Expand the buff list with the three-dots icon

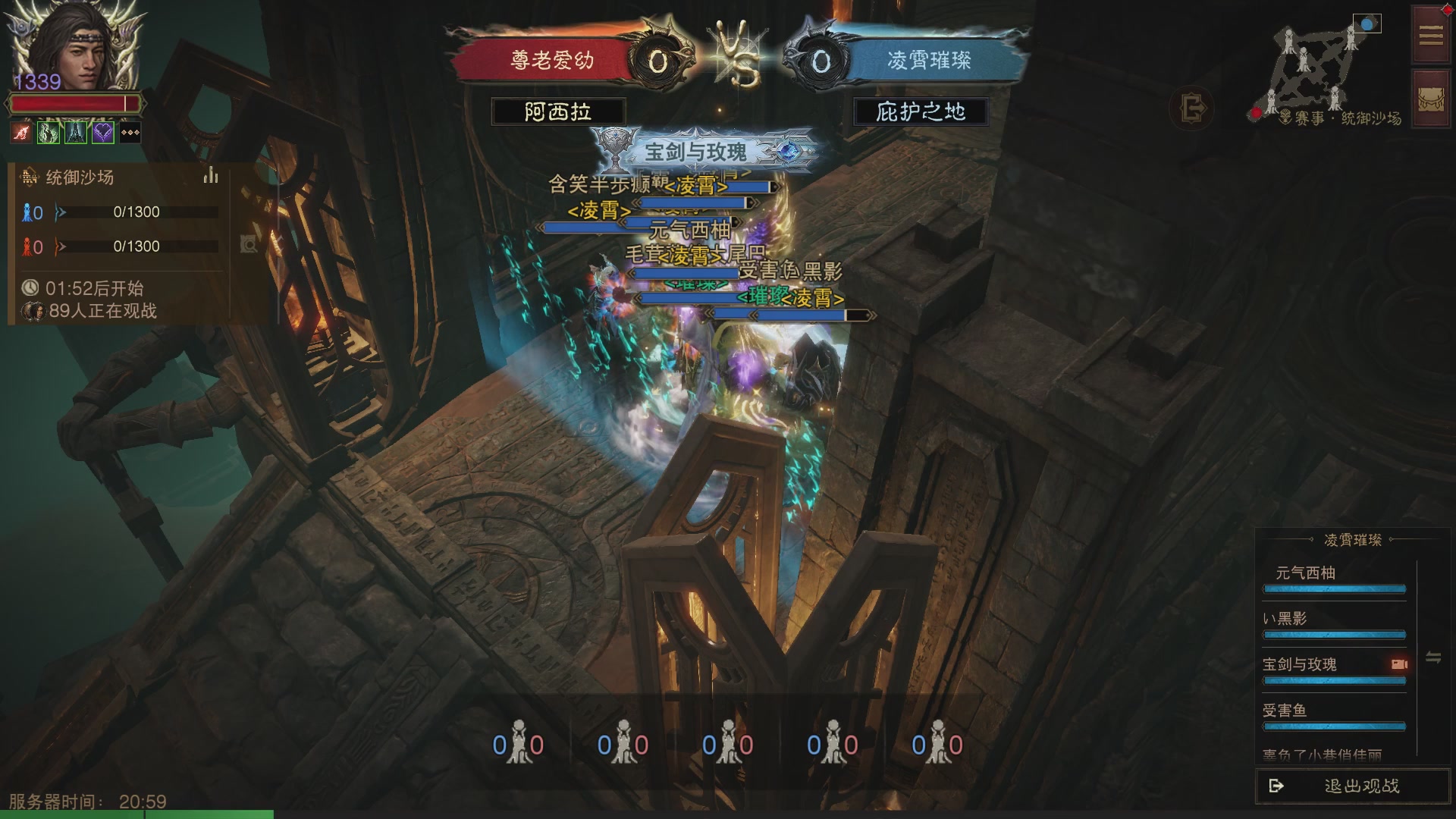(x=130, y=133)
